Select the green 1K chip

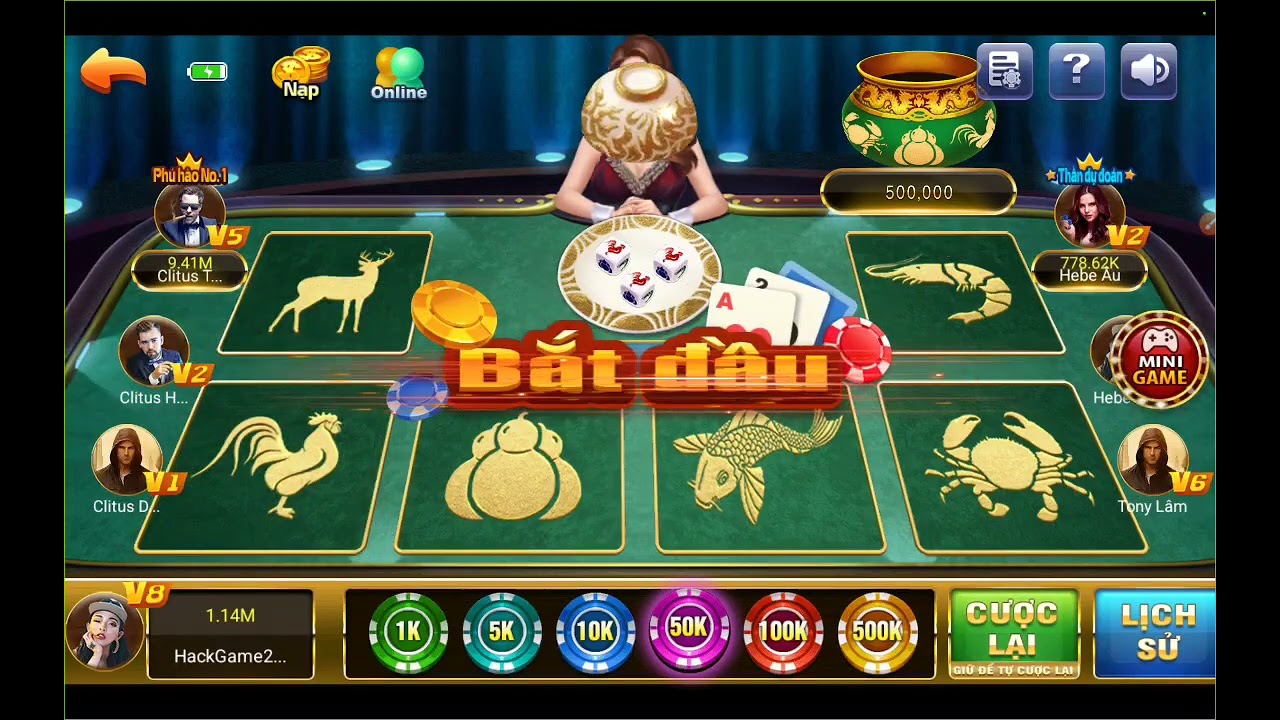click(x=408, y=632)
